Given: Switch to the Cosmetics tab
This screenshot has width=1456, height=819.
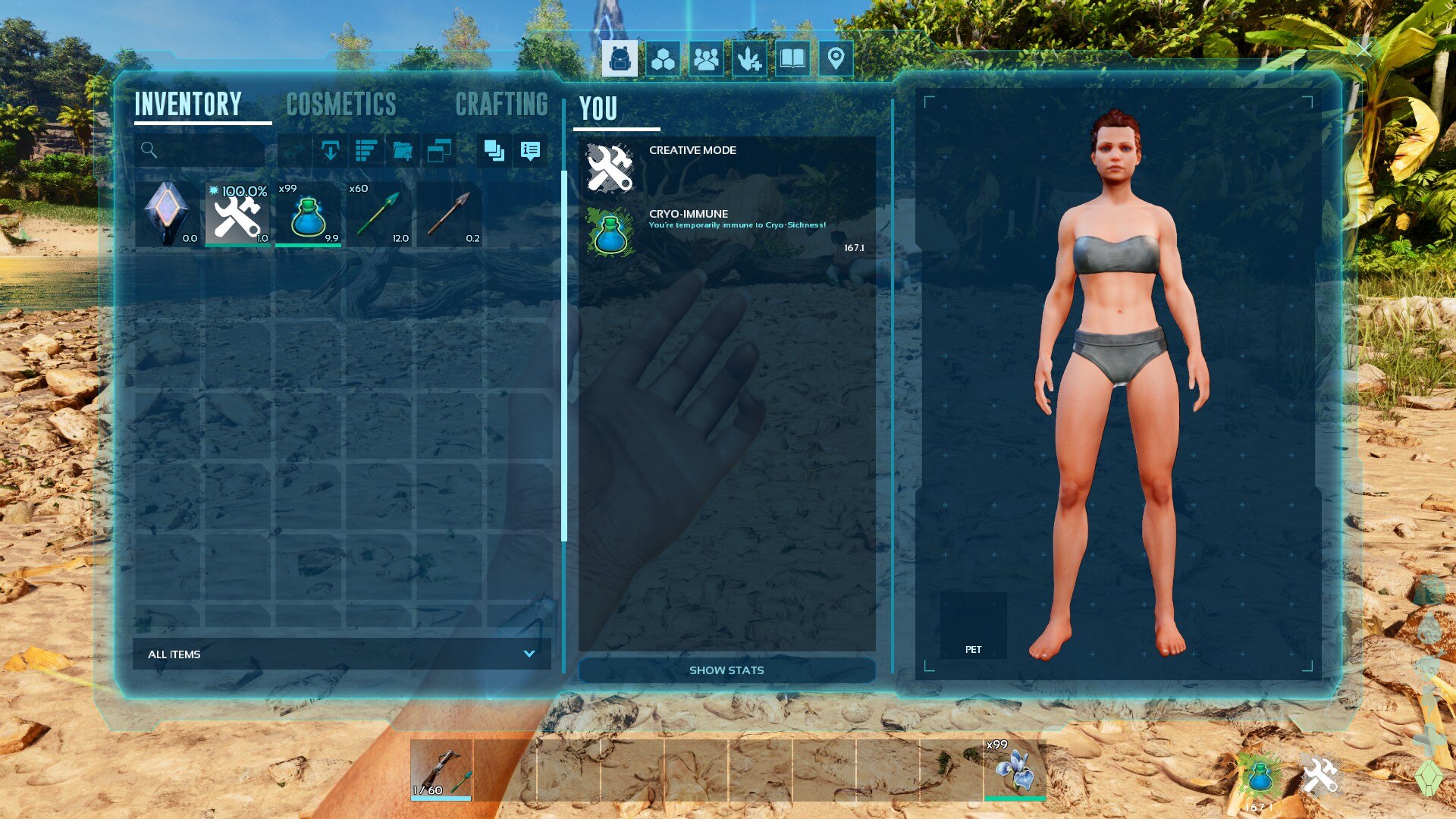Looking at the screenshot, I should tap(341, 105).
